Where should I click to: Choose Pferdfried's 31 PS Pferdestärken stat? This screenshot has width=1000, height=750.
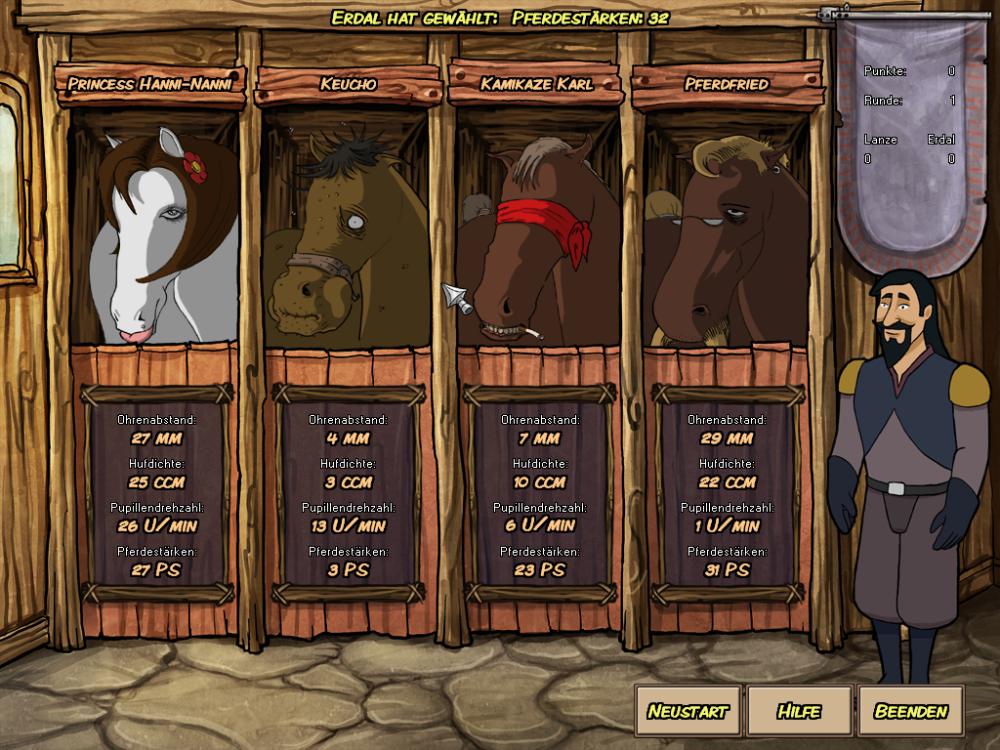(x=727, y=570)
